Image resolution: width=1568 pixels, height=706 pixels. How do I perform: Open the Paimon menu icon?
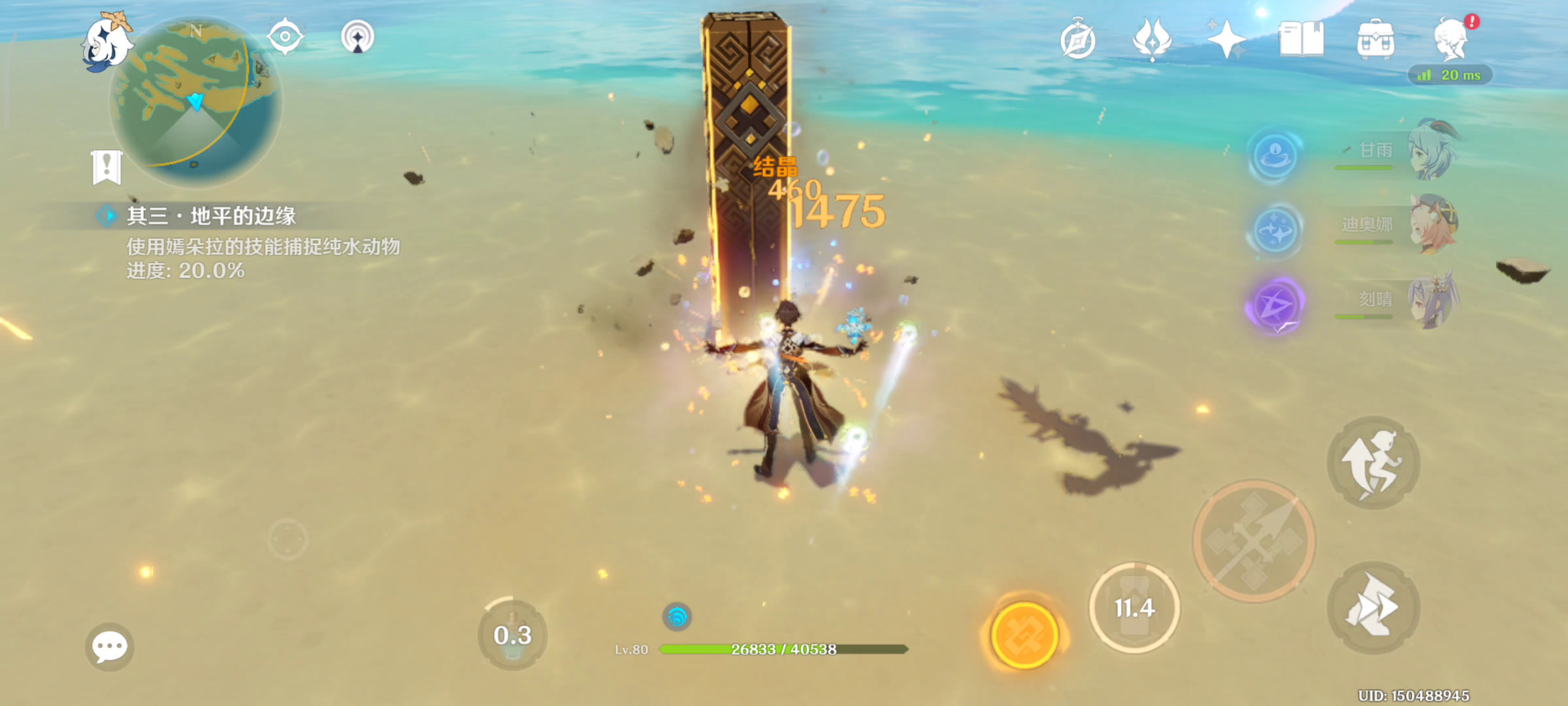click(106, 42)
